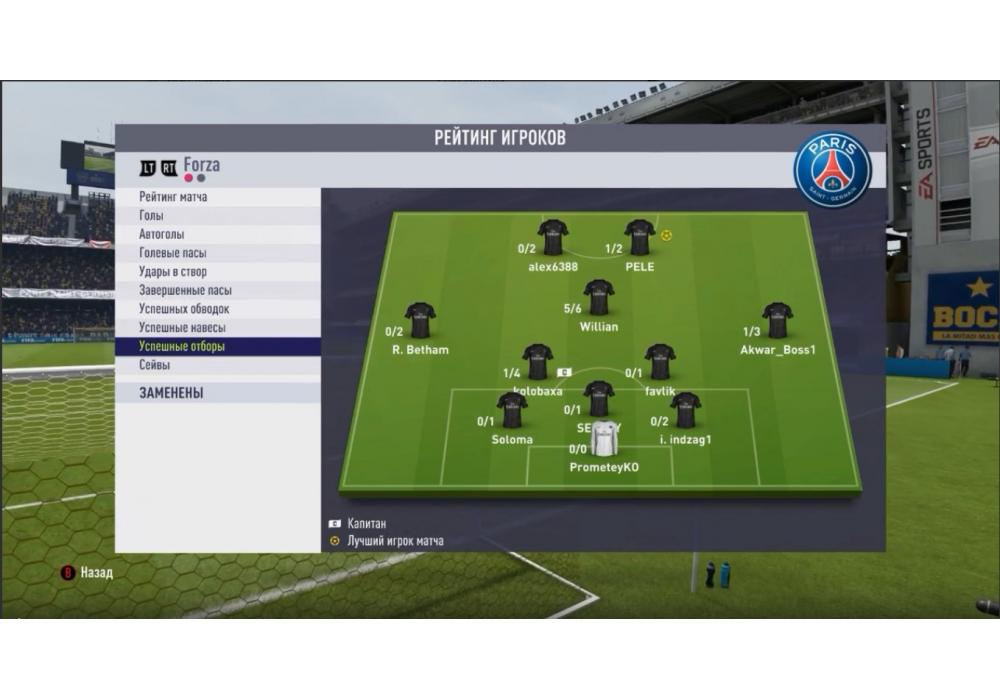The width and height of the screenshot is (1000, 700).
Task: Choose winger R. Betham
Action: click(420, 321)
